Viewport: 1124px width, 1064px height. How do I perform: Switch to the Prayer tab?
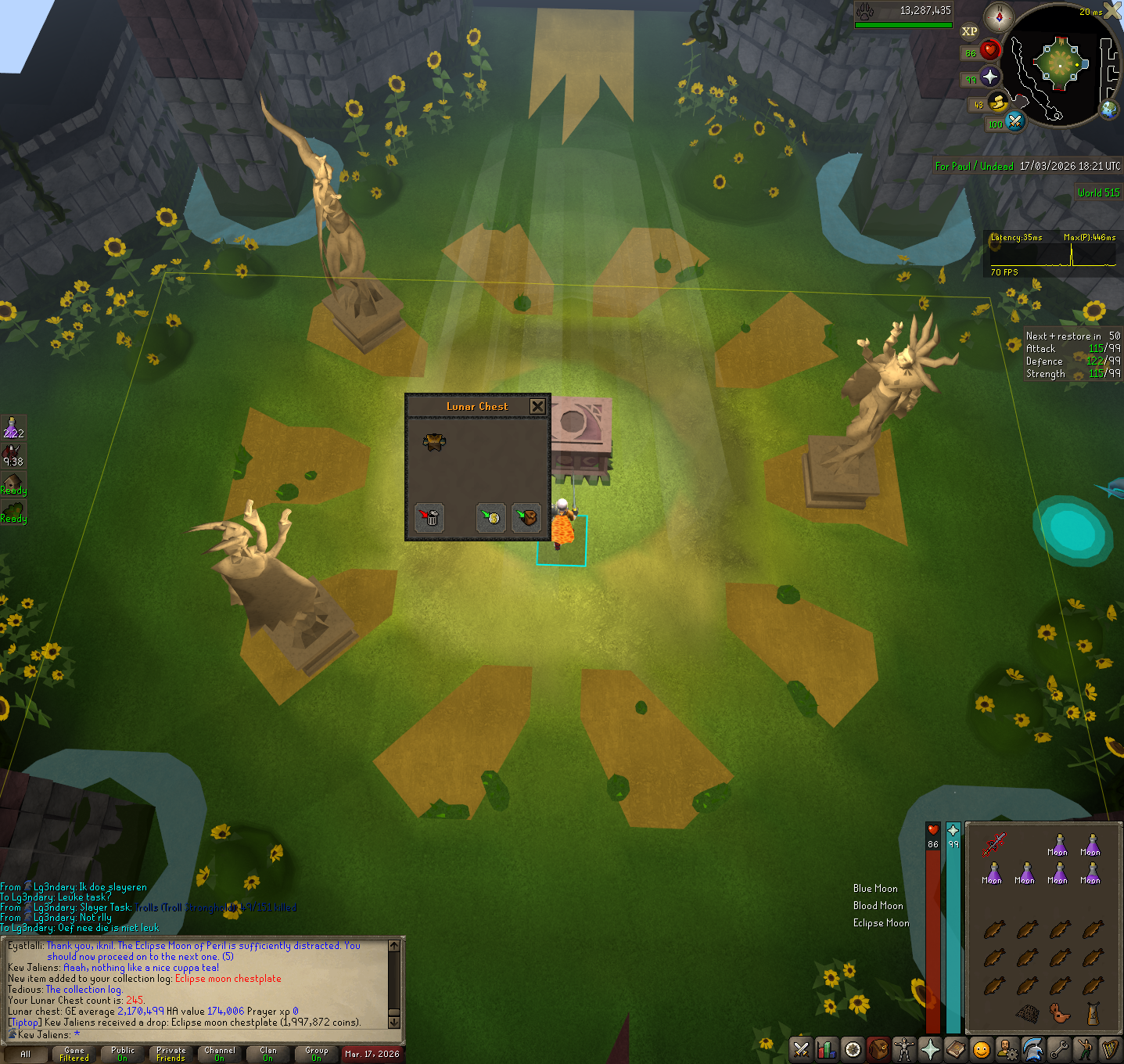(x=930, y=1048)
